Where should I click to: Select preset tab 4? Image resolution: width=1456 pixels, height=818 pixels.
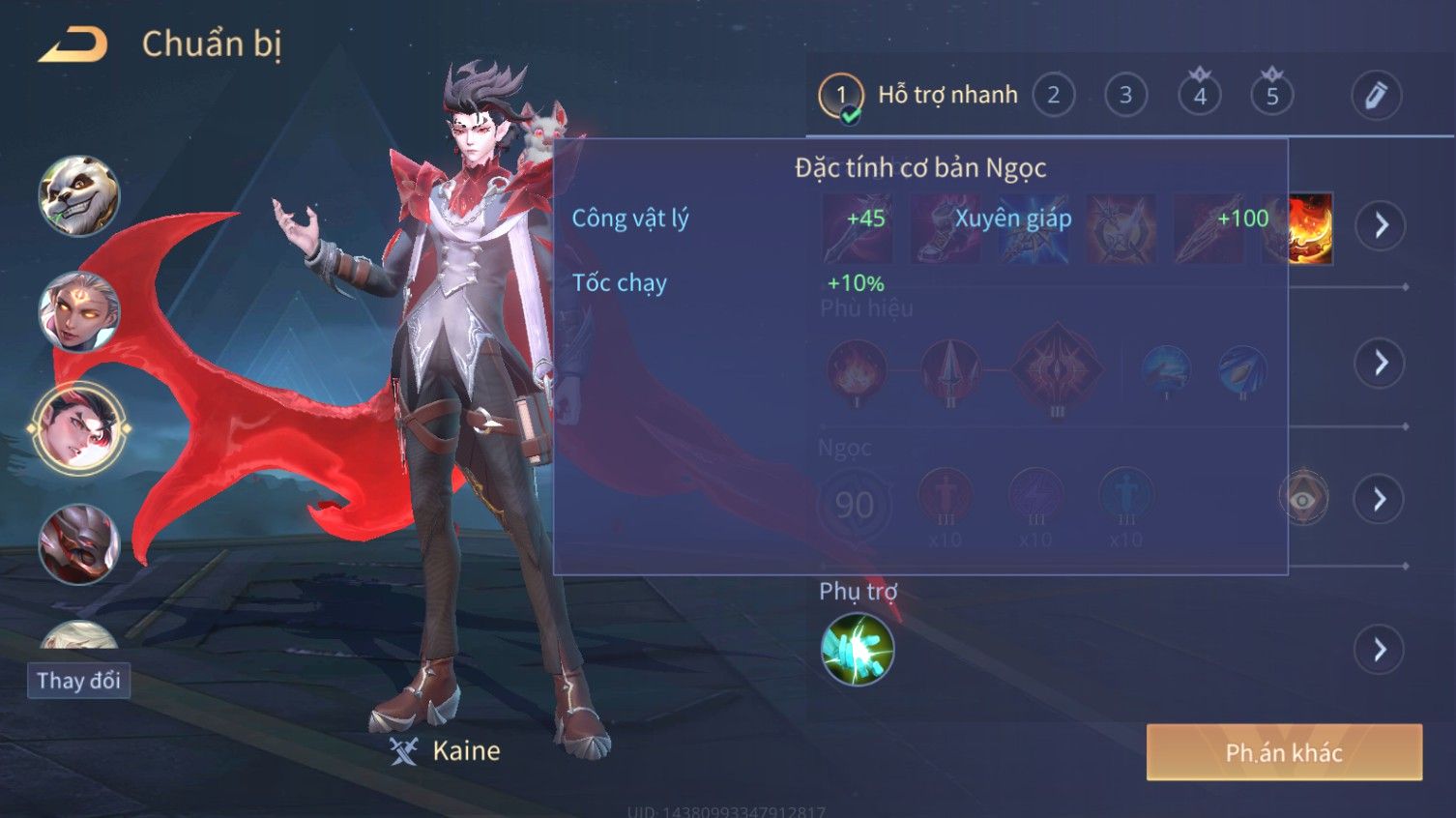[1200, 96]
